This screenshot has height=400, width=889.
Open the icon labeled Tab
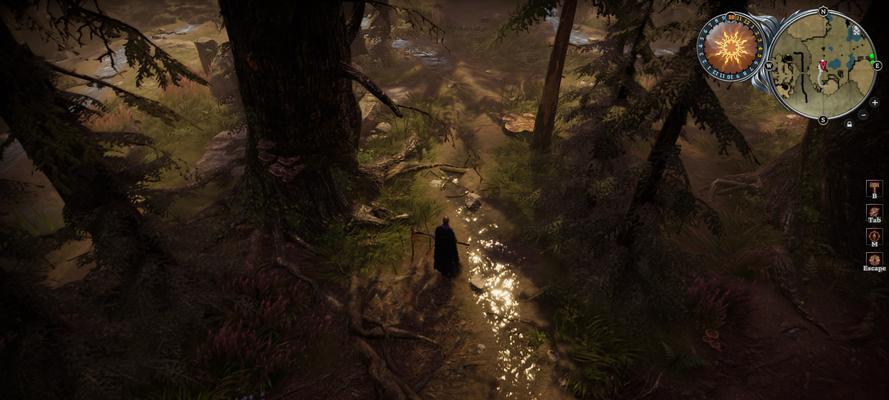pos(874,212)
